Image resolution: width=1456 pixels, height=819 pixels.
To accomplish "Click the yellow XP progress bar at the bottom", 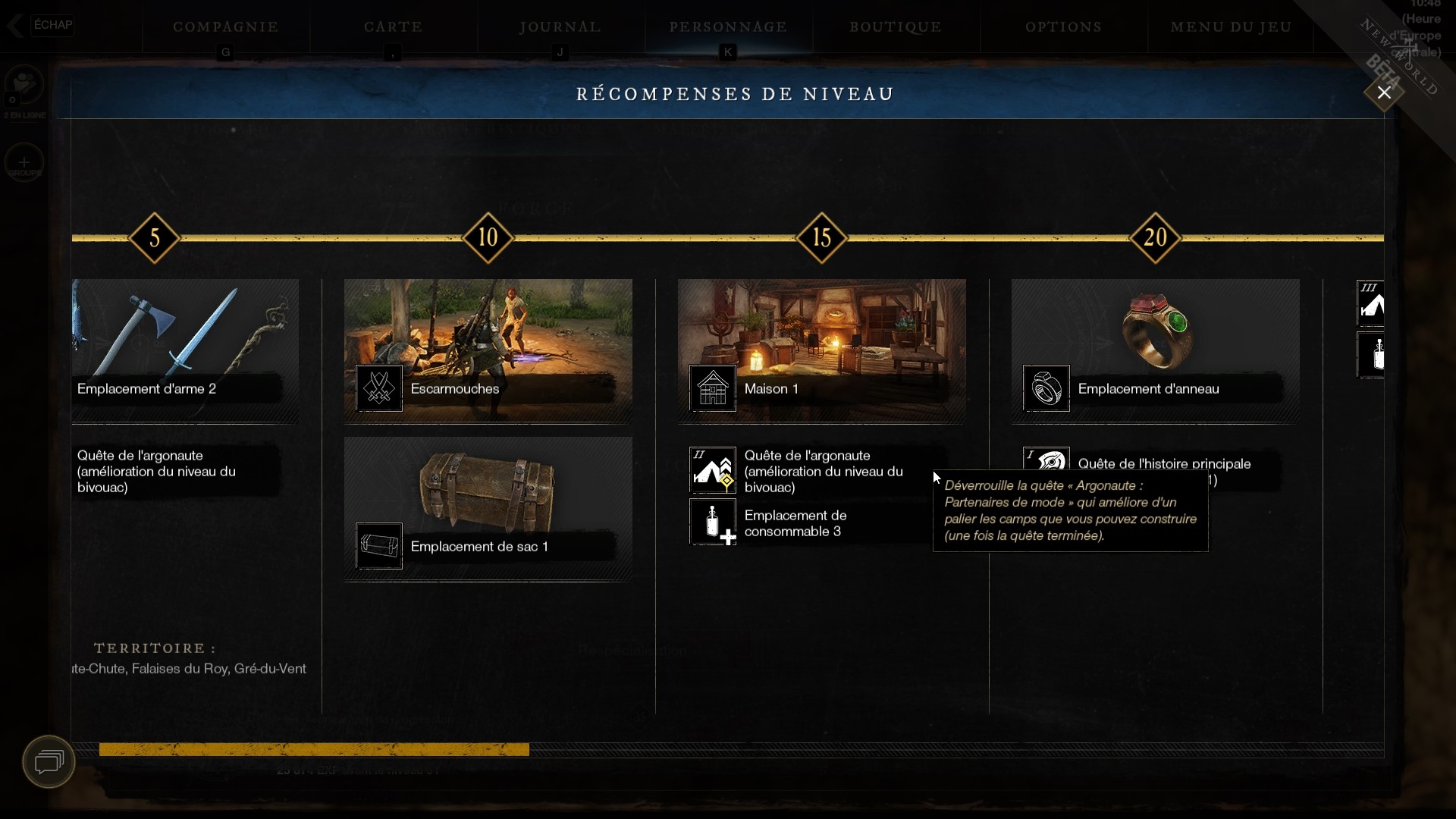I will tap(313, 750).
